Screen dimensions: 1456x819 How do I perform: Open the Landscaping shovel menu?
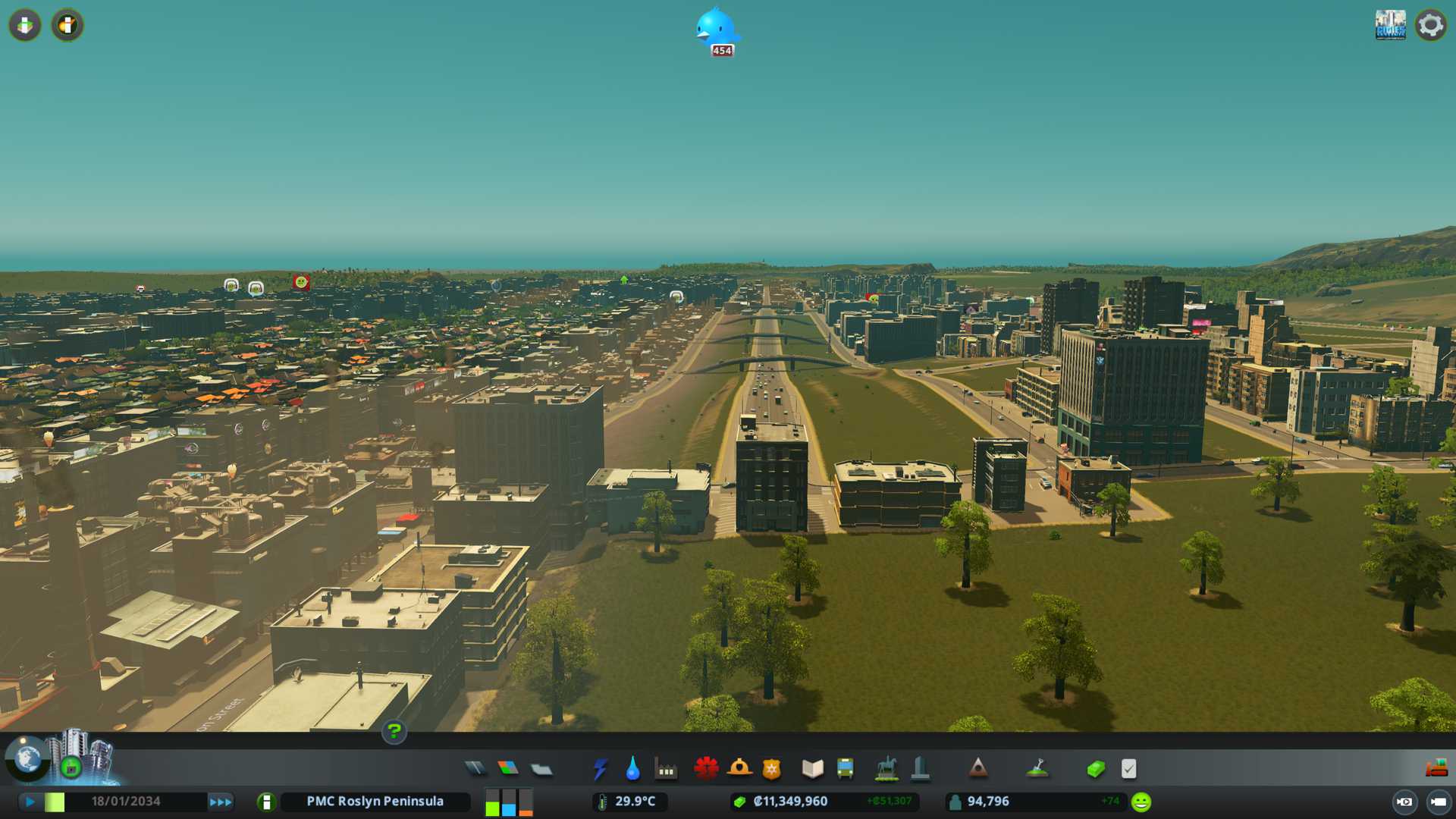(1037, 769)
